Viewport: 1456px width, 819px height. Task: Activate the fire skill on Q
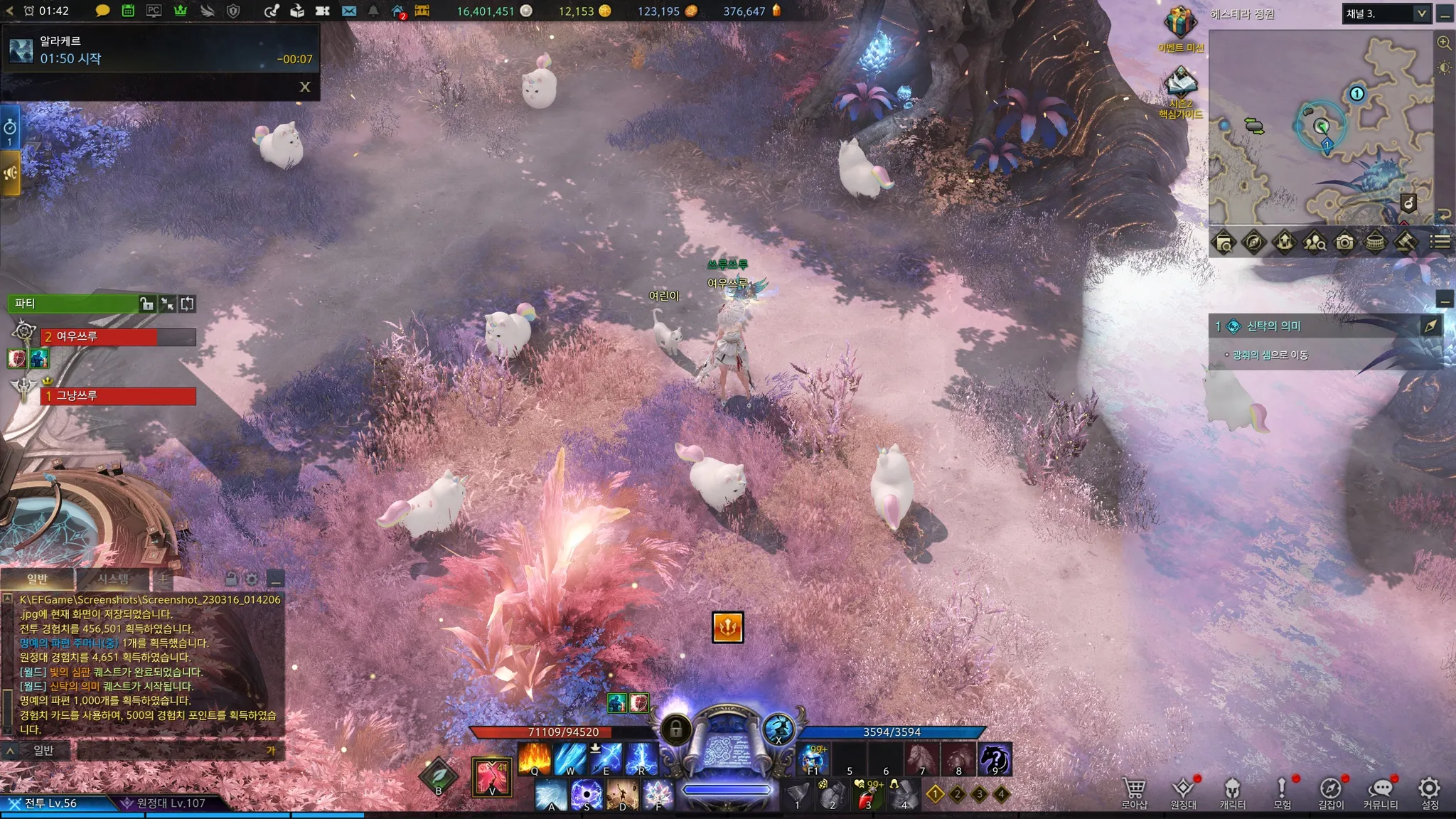click(x=535, y=758)
